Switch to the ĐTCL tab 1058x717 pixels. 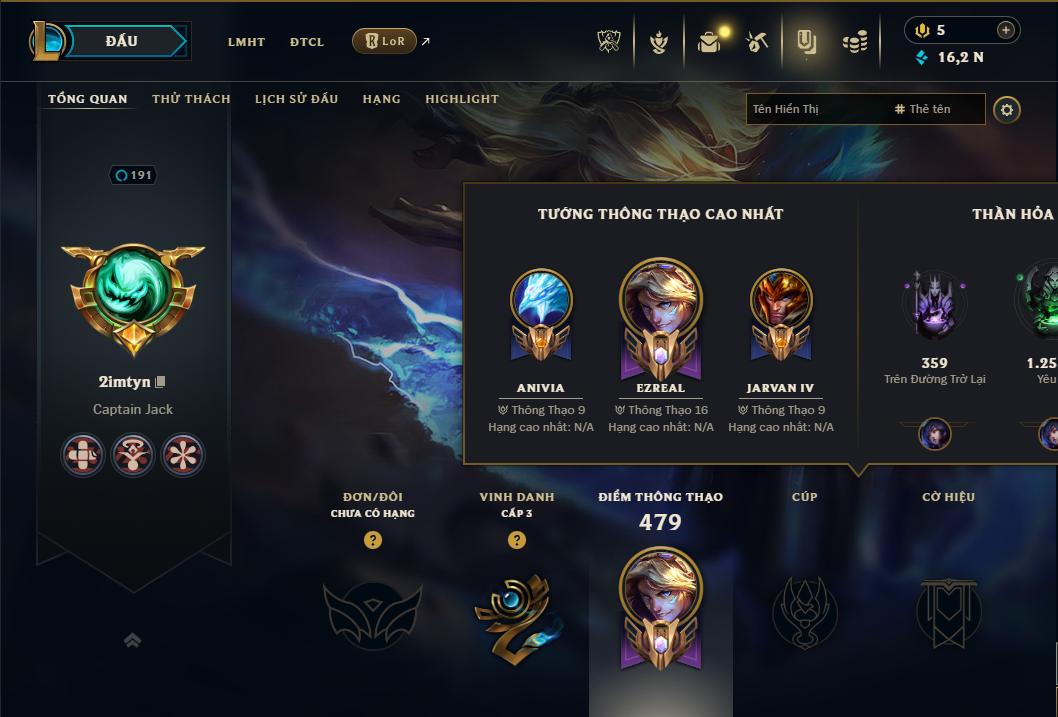(x=307, y=42)
